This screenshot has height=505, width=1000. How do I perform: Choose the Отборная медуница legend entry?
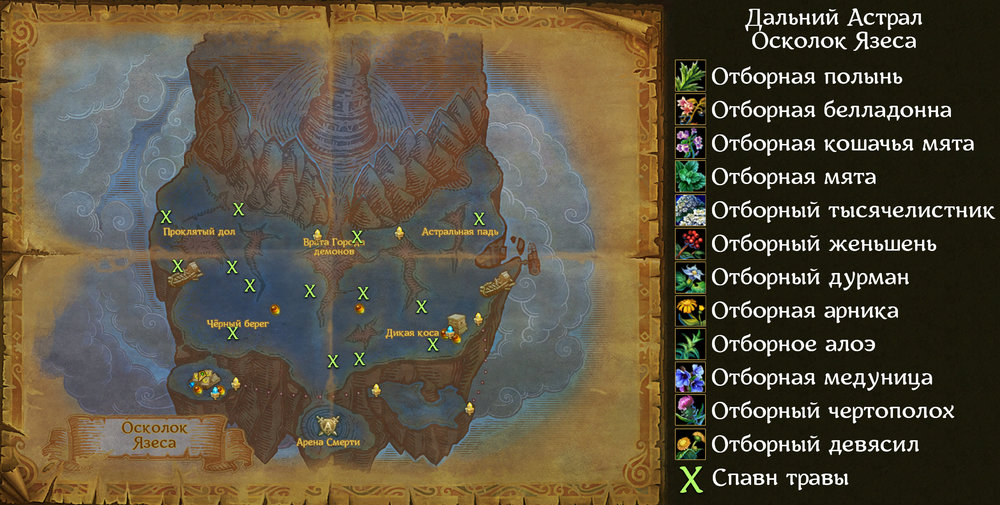click(822, 377)
